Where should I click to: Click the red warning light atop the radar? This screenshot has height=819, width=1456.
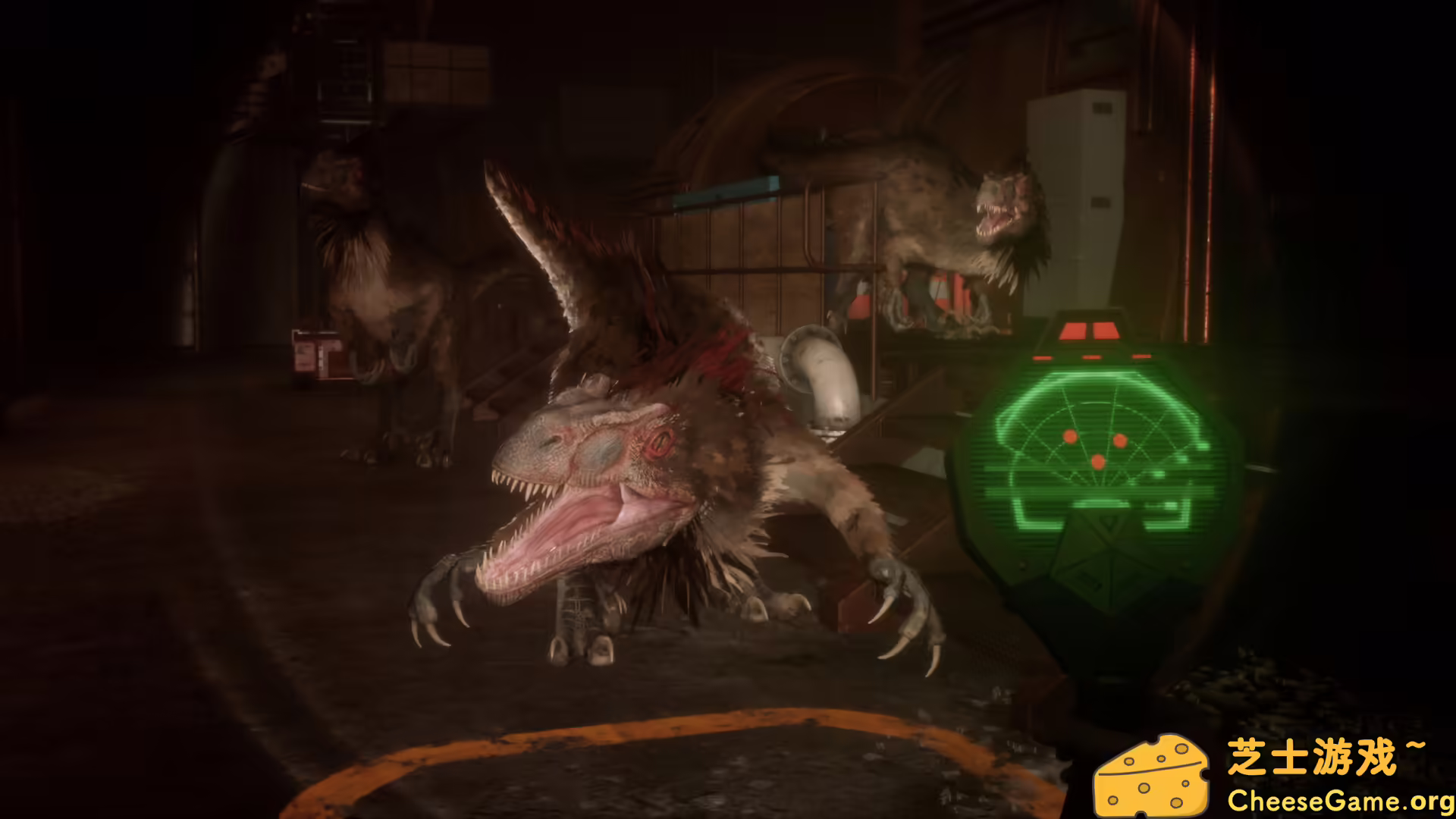point(1089,329)
